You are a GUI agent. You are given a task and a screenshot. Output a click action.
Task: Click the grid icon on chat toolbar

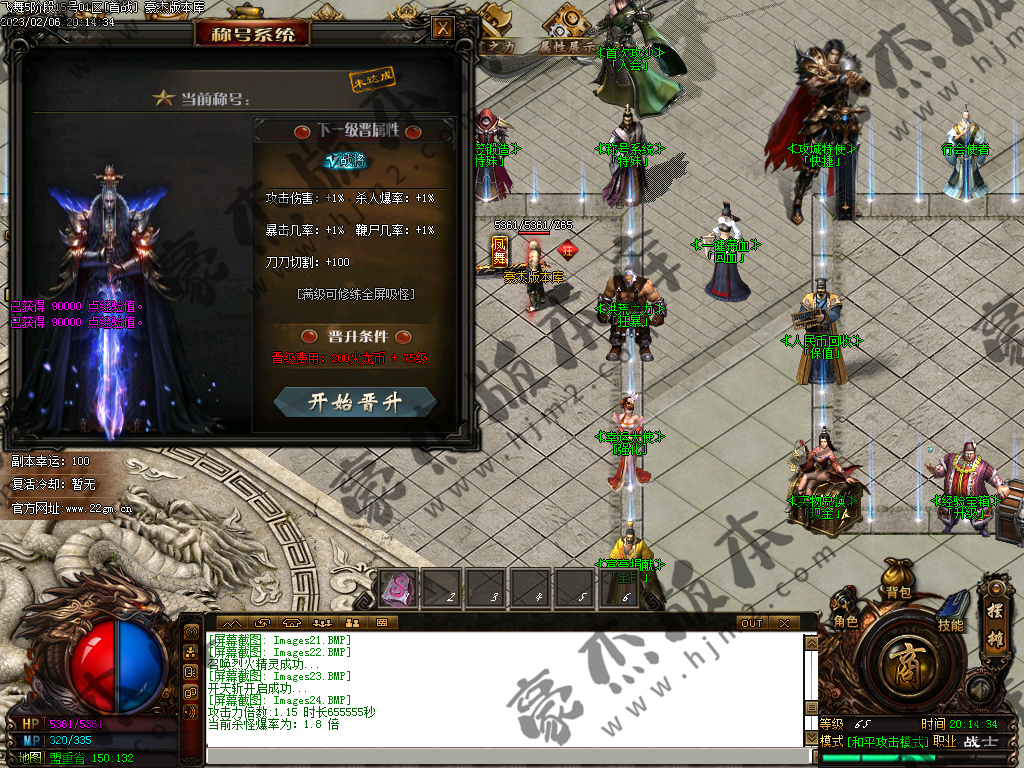click(381, 623)
